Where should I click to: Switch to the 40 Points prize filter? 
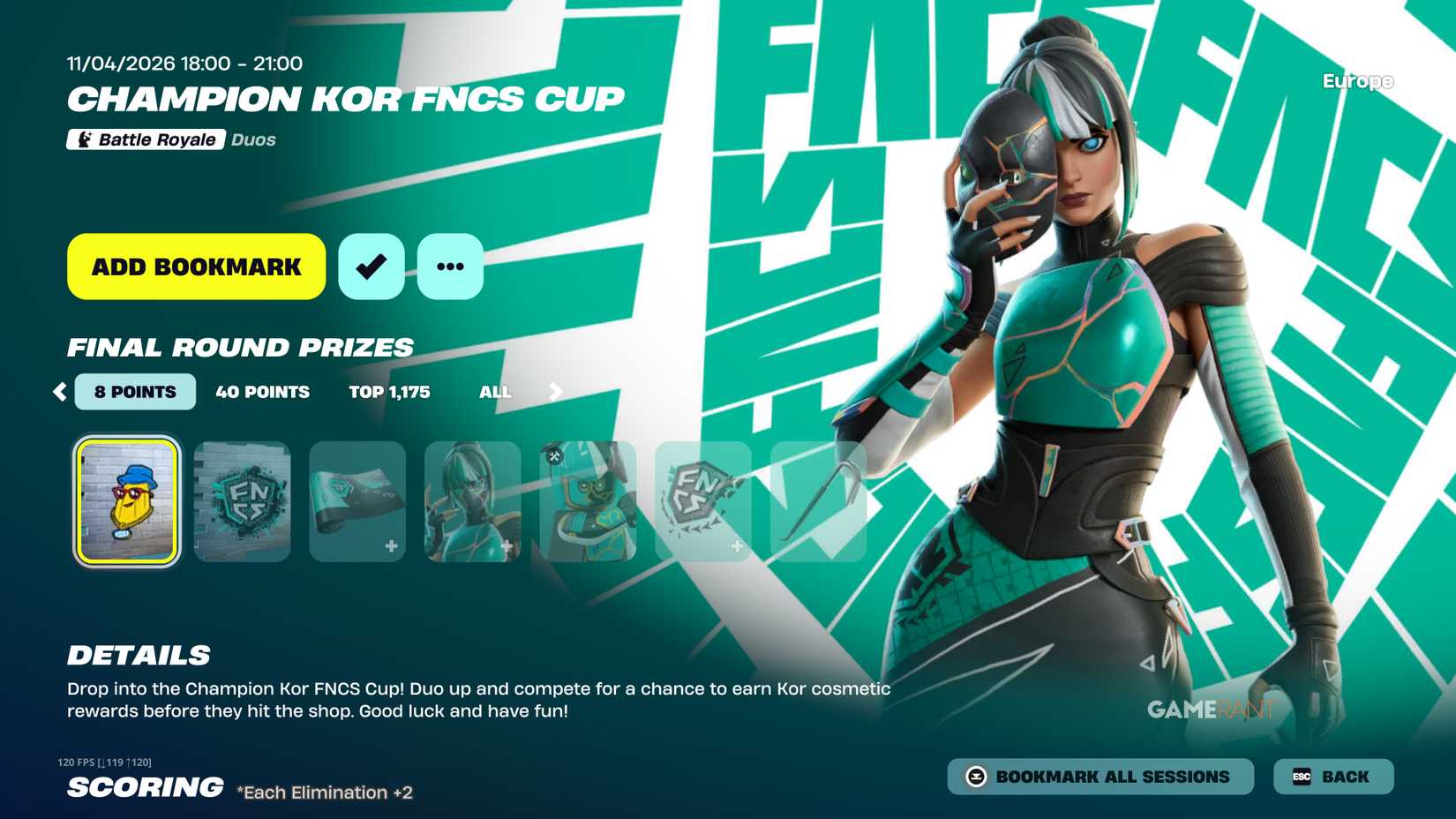click(x=263, y=392)
